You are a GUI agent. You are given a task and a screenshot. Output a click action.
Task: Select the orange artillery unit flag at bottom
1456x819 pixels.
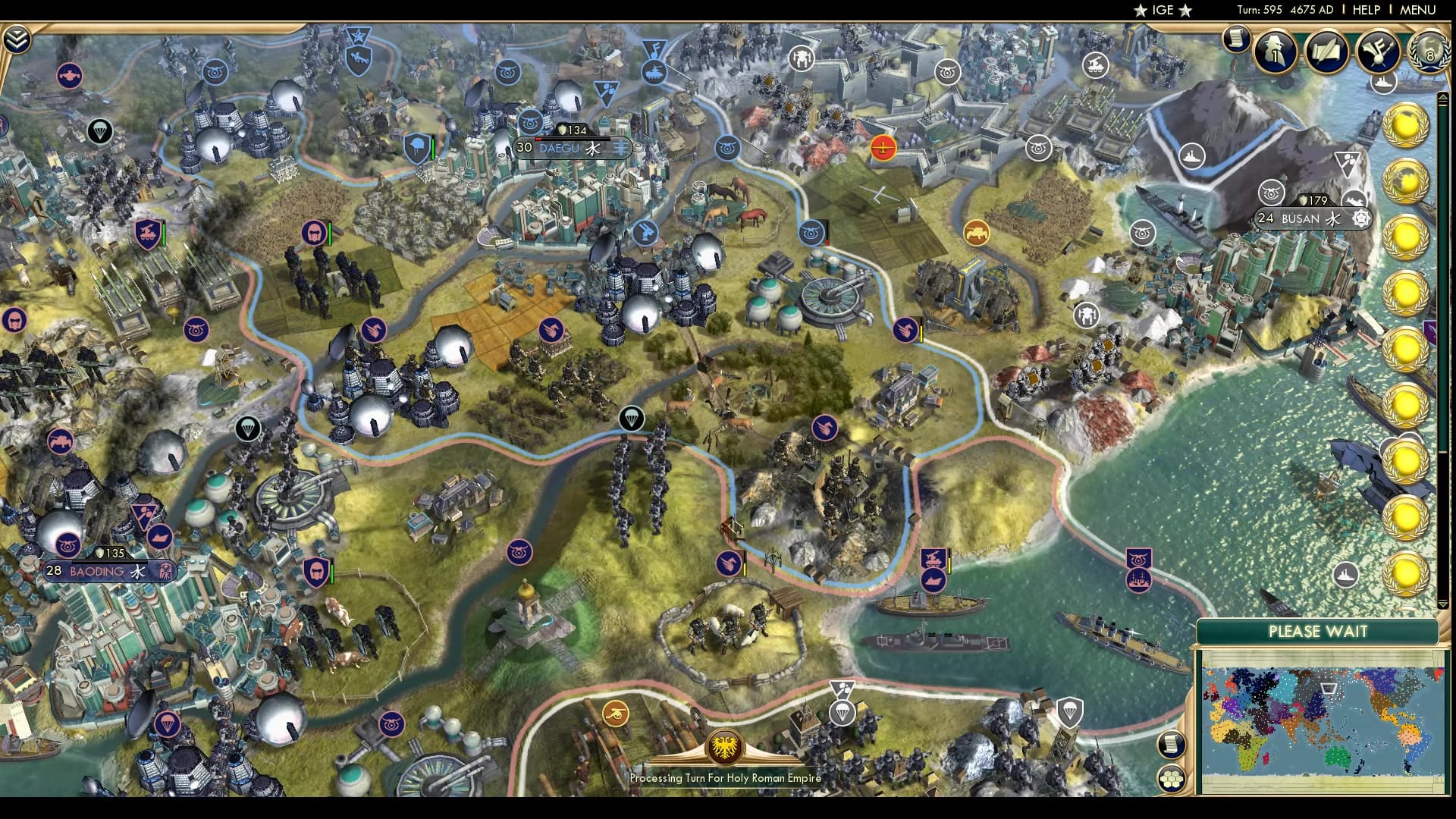pos(617,714)
